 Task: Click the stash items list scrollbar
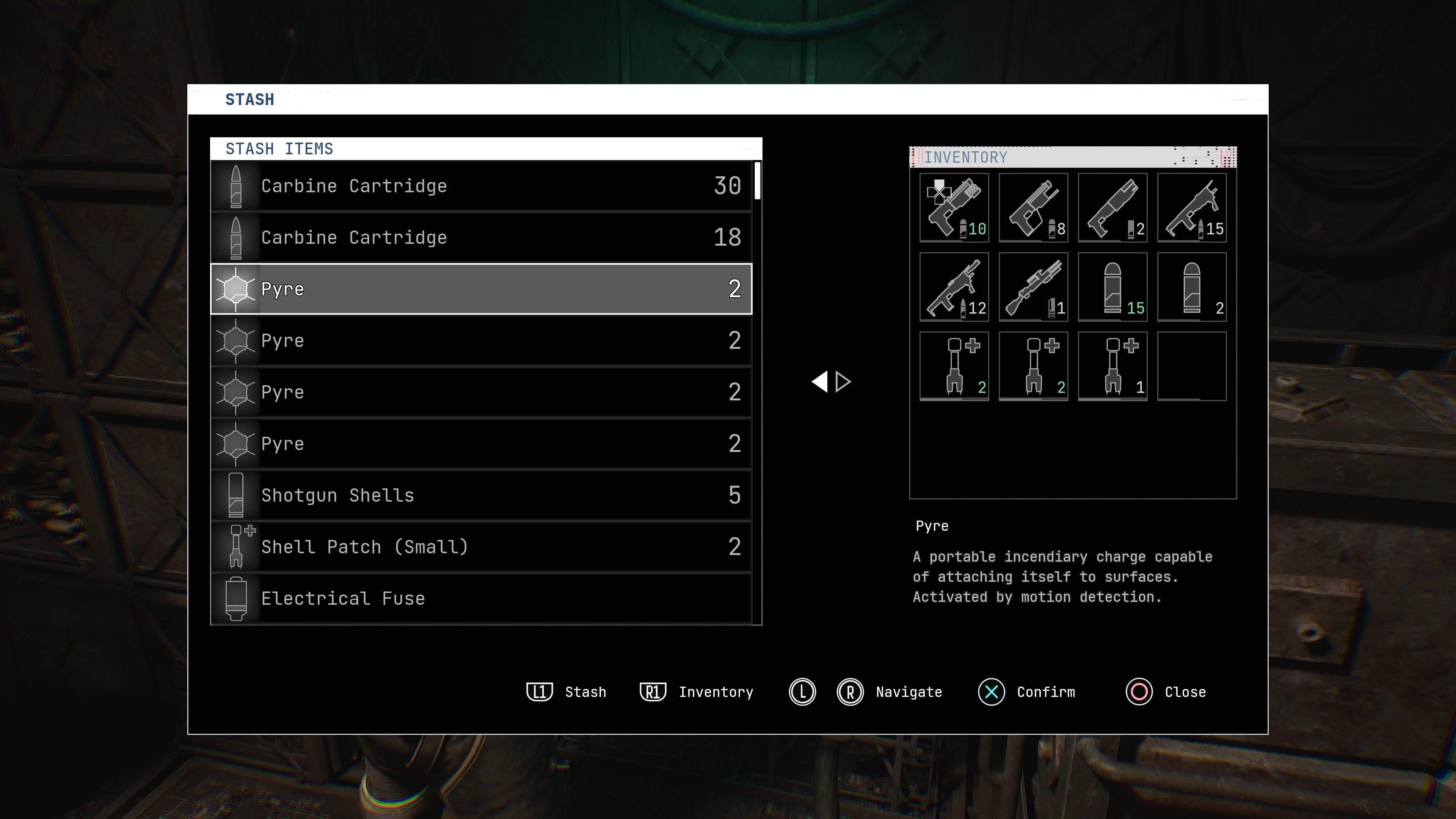click(758, 181)
